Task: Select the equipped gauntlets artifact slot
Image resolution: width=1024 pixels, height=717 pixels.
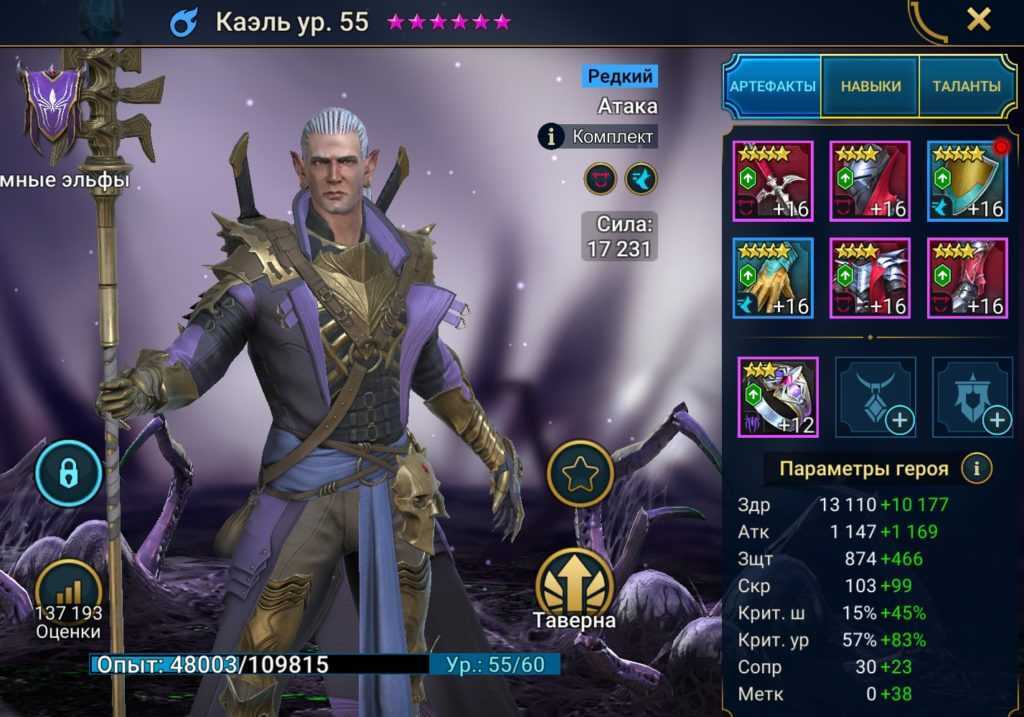Action: pyautogui.click(x=772, y=278)
